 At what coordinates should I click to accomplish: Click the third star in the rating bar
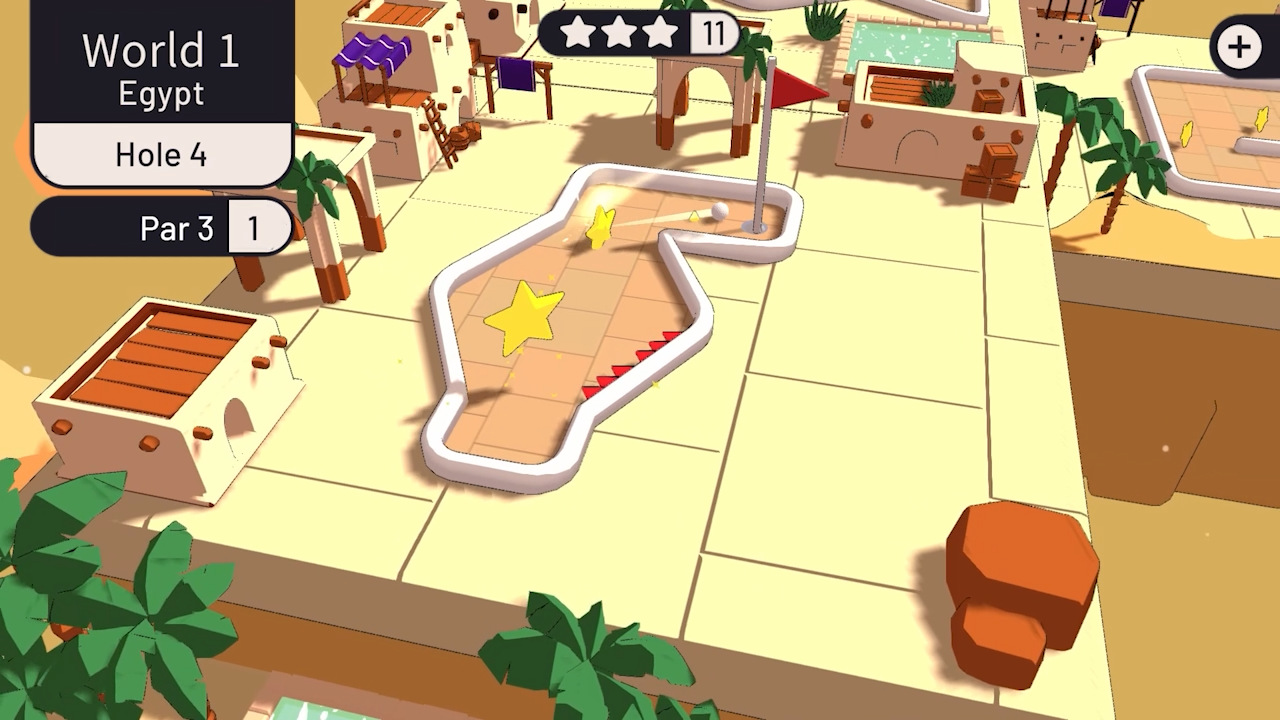pyautogui.click(x=660, y=32)
